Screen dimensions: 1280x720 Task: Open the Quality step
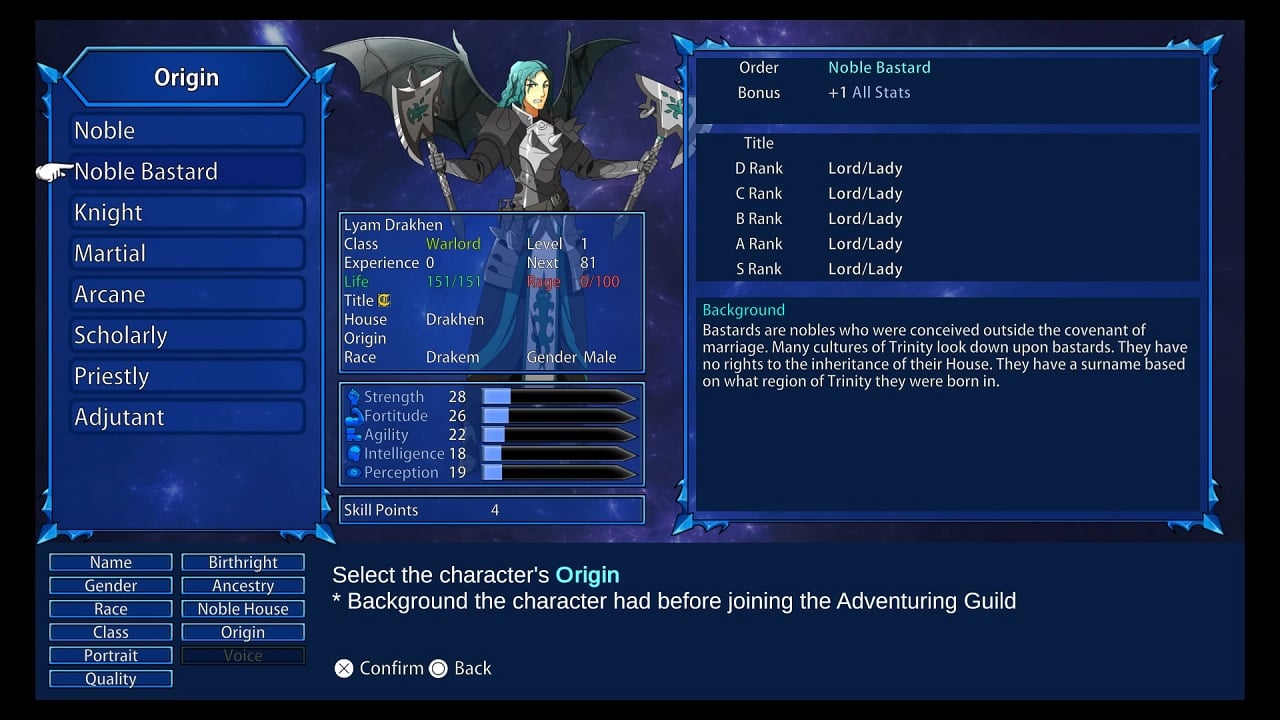[x=111, y=679]
